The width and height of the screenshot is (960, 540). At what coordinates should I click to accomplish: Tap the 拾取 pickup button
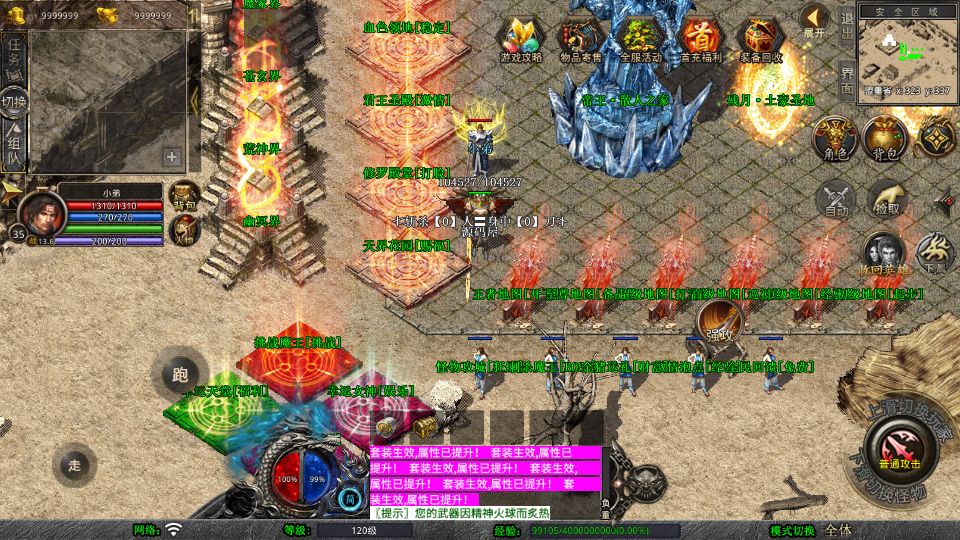pos(885,197)
